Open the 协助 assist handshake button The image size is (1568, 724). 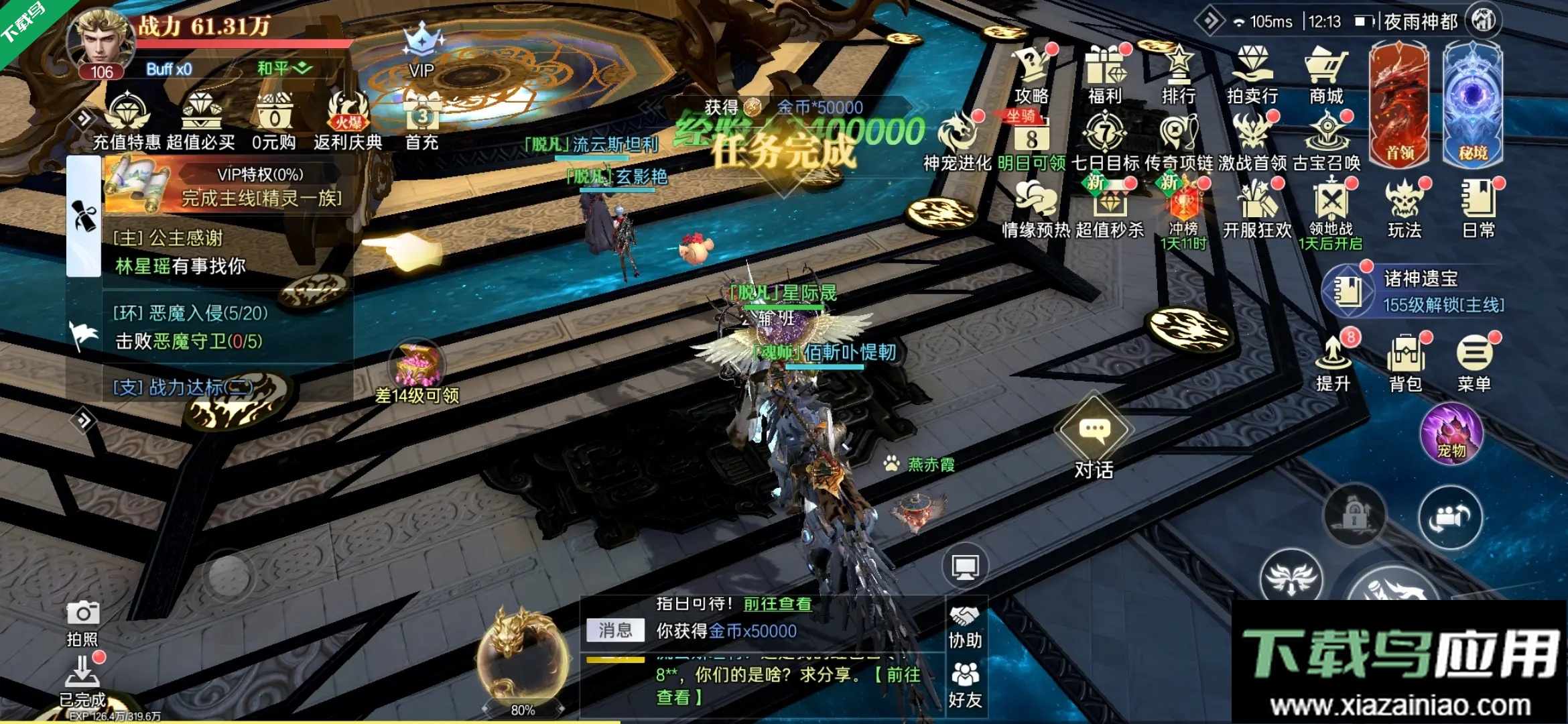click(965, 627)
